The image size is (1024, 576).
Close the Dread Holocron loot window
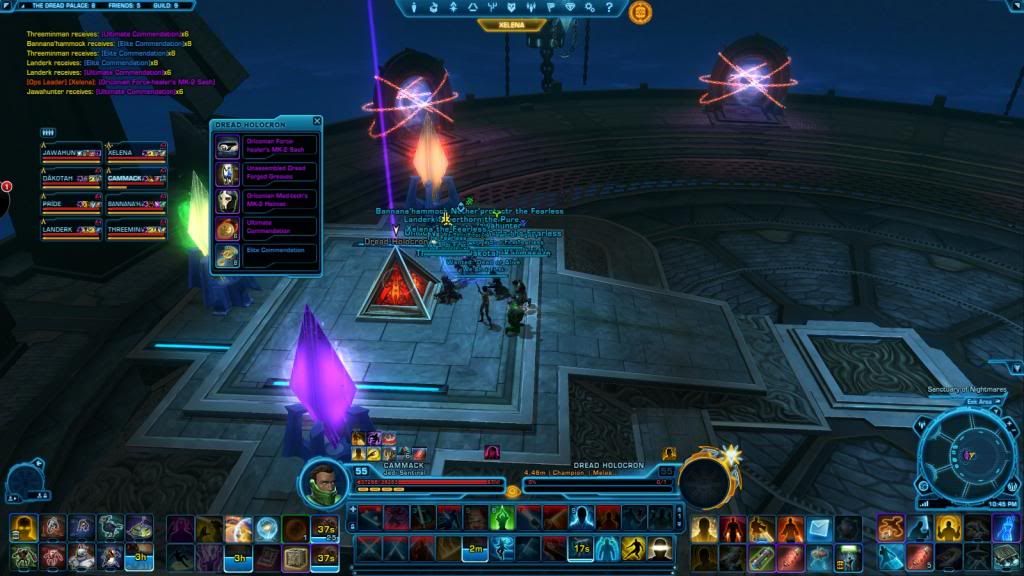click(x=317, y=123)
